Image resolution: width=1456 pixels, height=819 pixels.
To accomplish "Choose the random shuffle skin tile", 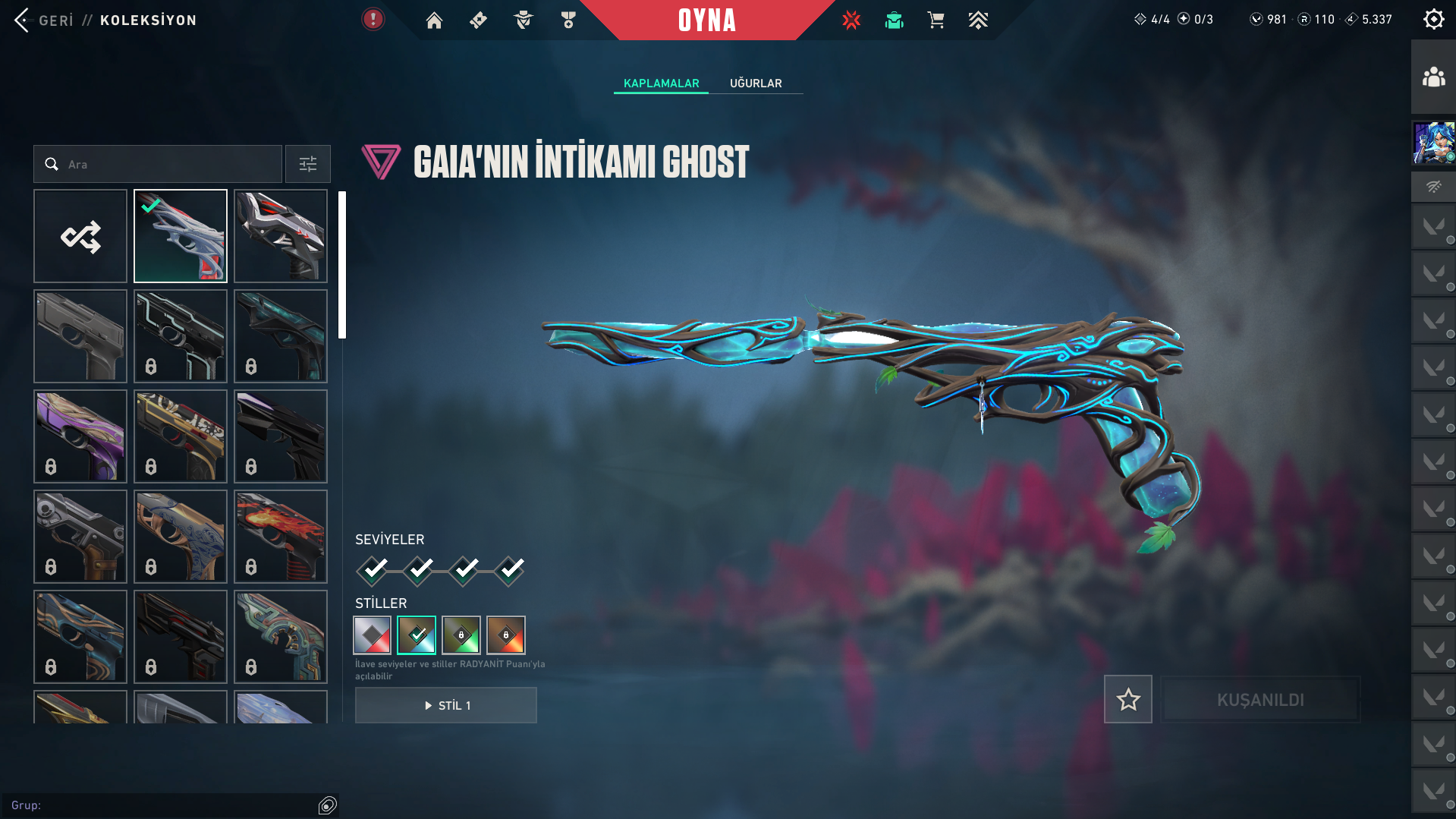I will coord(80,236).
